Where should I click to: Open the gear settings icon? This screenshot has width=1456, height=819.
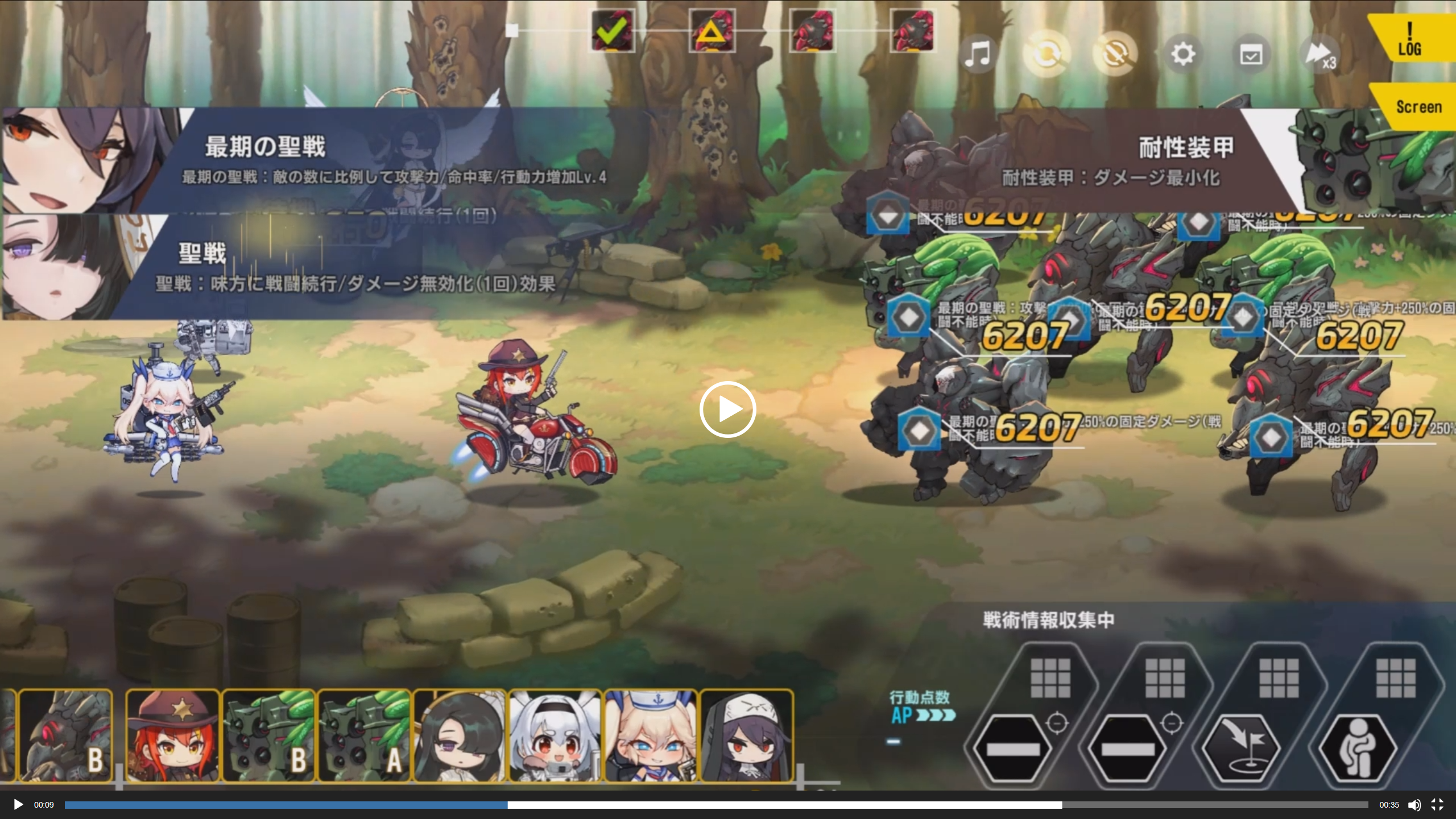(1183, 55)
